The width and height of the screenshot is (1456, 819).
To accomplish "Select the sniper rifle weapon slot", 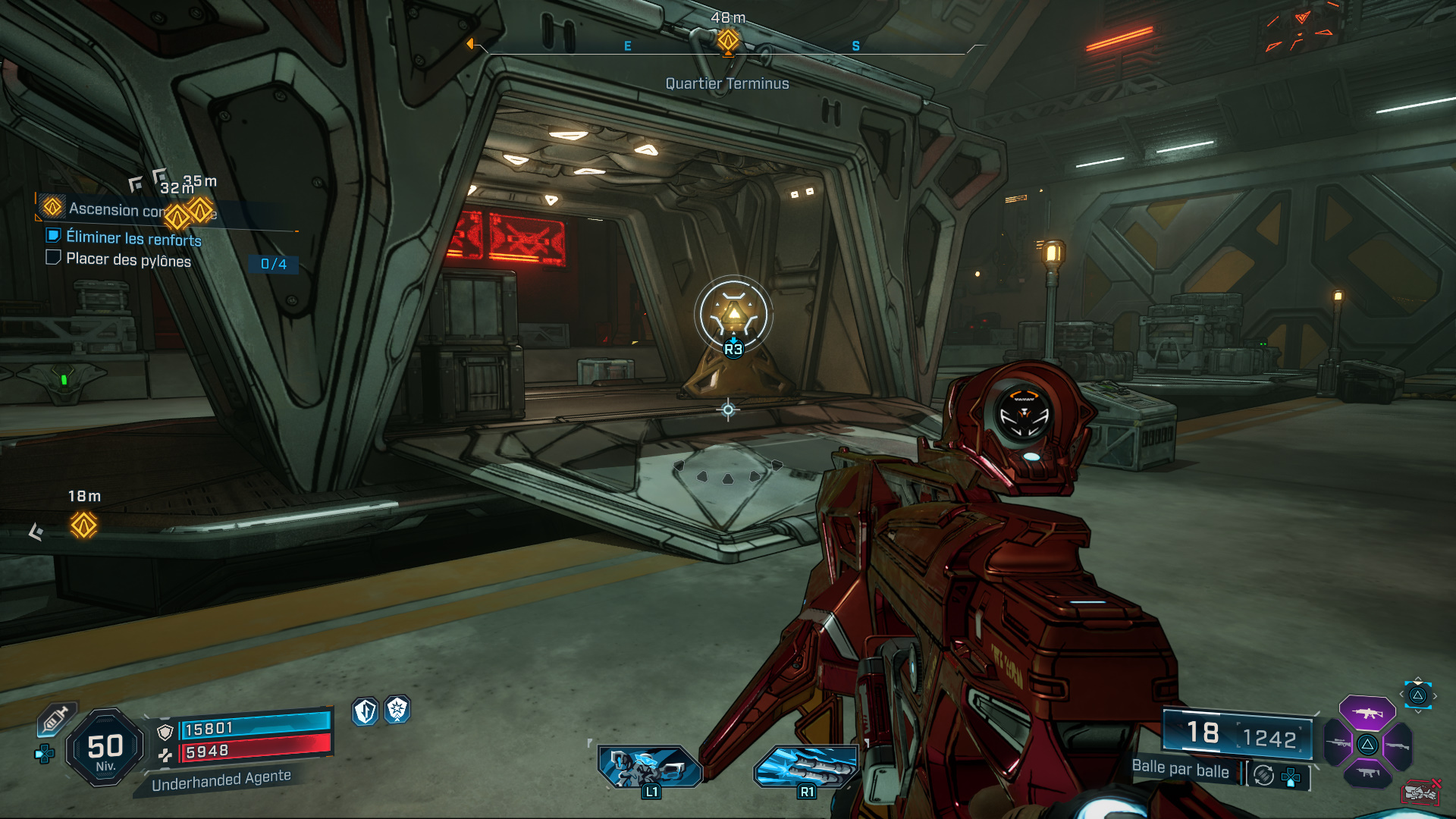I will coord(1339,743).
